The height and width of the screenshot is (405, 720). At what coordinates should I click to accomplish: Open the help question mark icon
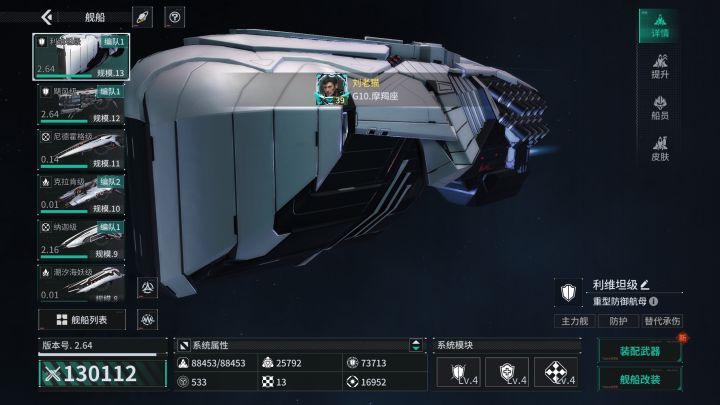175,17
